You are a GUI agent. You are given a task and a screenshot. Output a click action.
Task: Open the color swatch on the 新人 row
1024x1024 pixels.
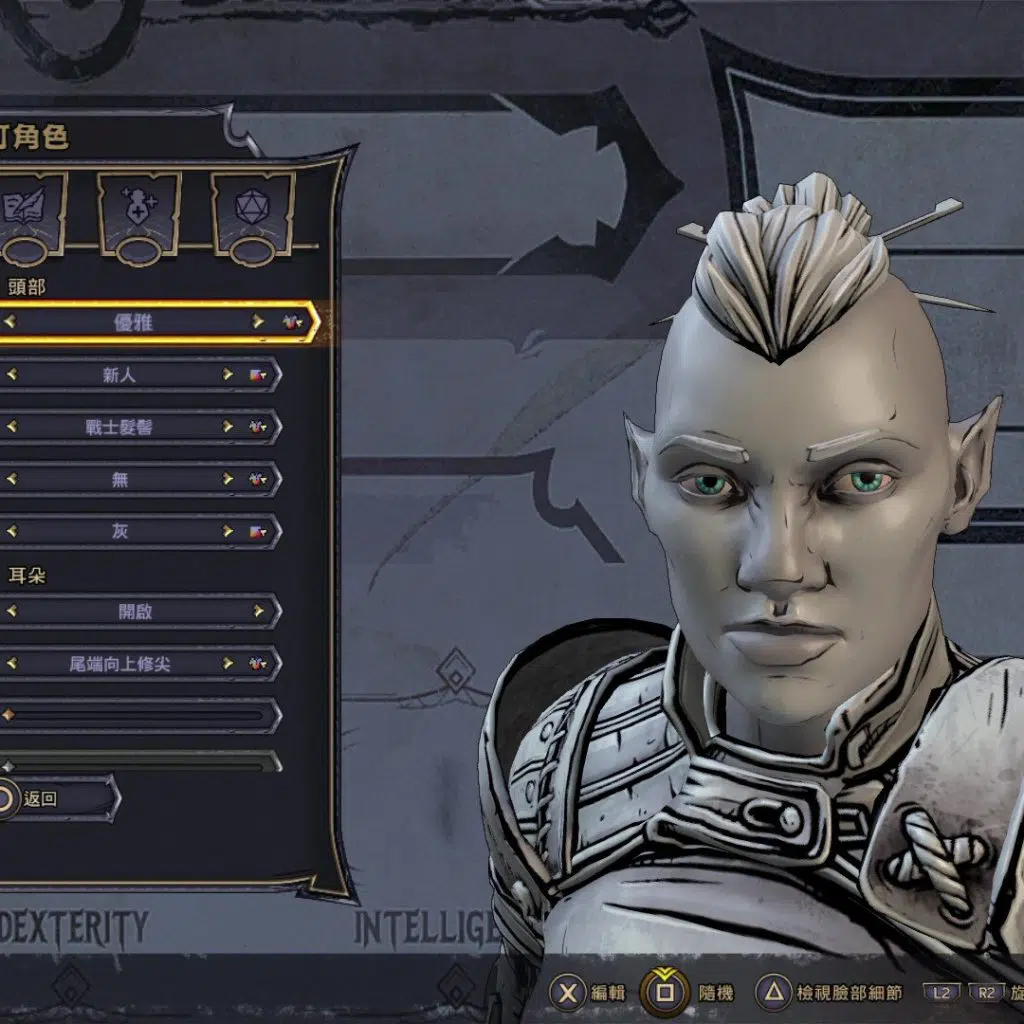258,375
